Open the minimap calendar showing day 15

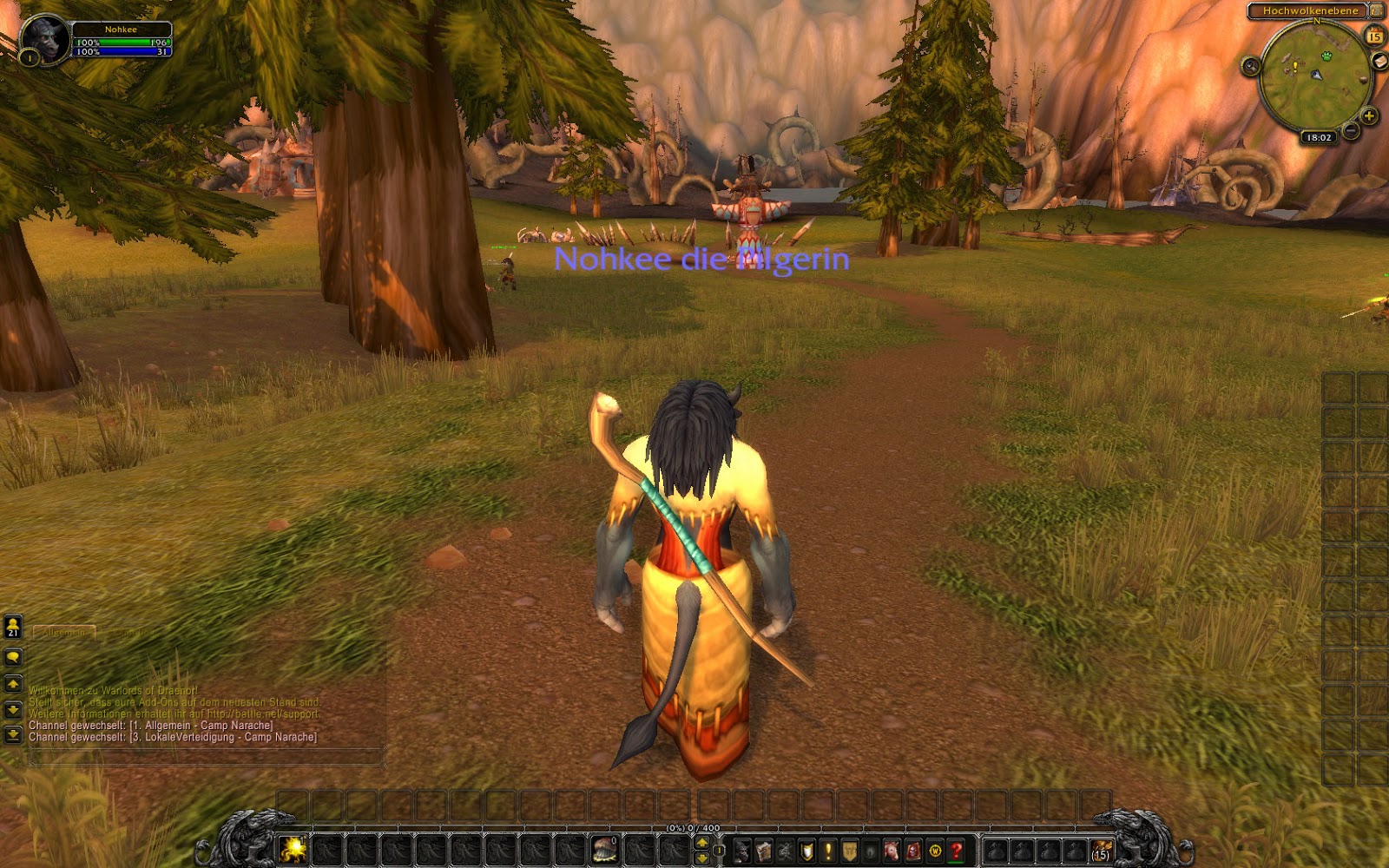(x=1373, y=36)
